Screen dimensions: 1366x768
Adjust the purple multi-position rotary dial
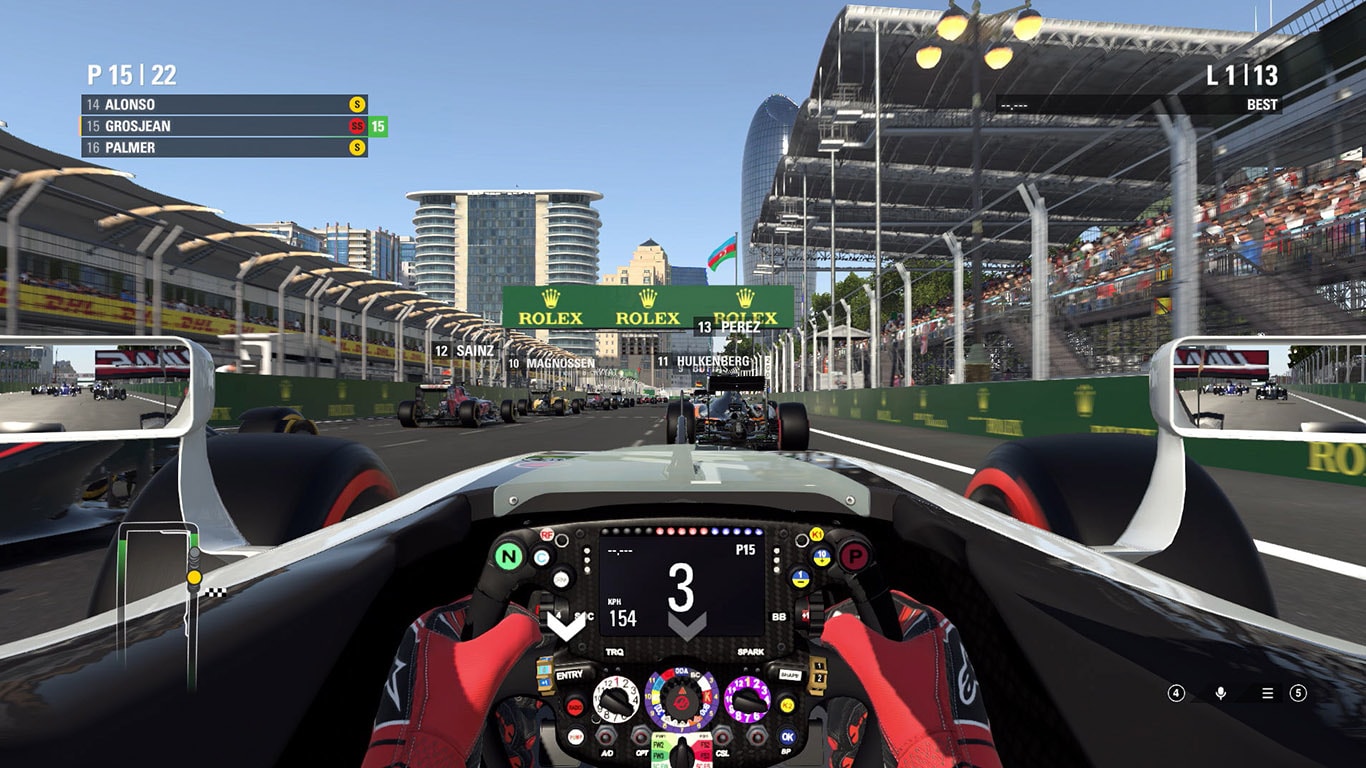[749, 701]
